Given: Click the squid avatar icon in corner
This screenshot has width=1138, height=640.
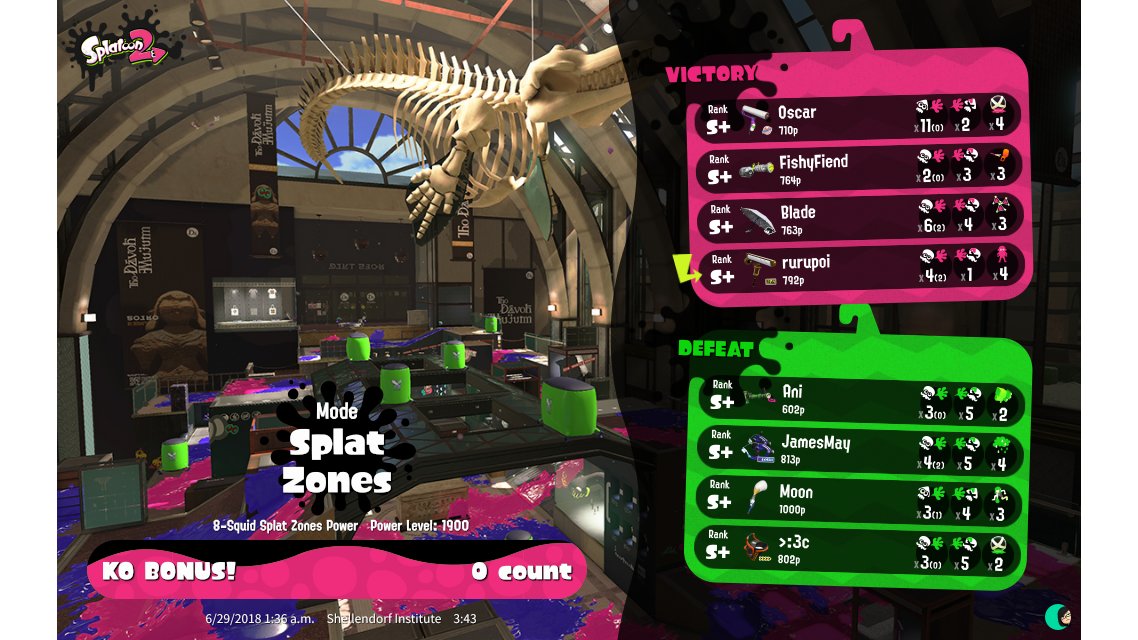Looking at the screenshot, I should click(1058, 615).
